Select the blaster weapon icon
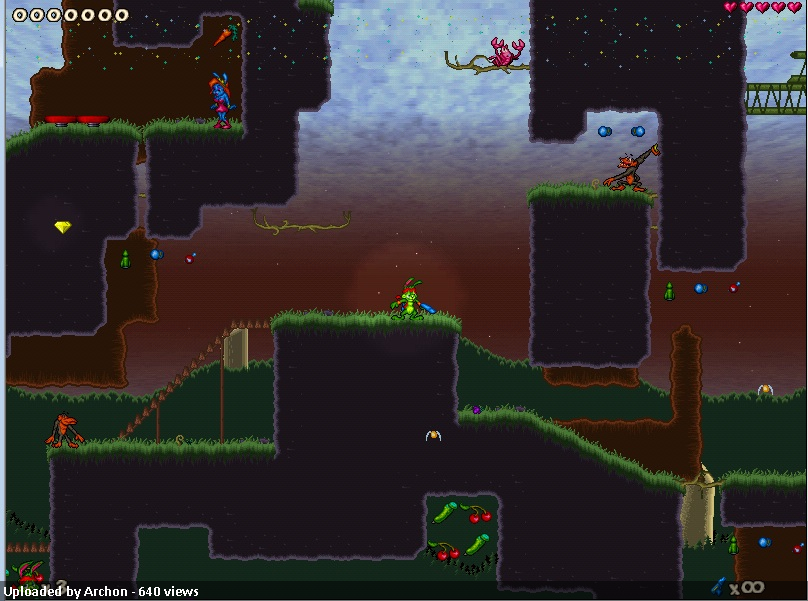Screen dimensions: 808x601 coord(719,585)
